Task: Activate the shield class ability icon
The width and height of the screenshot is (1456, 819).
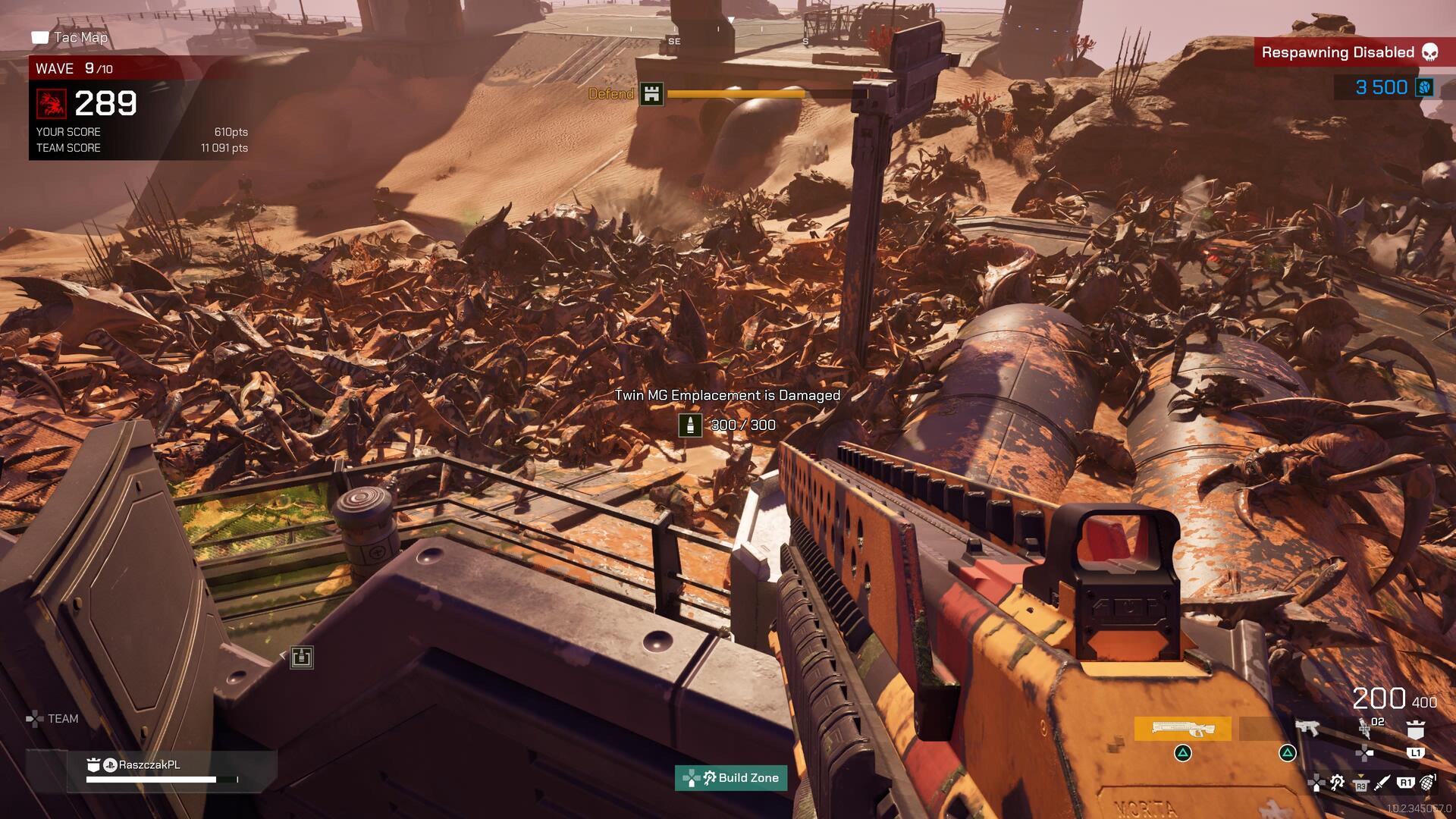Action: coord(1415,730)
